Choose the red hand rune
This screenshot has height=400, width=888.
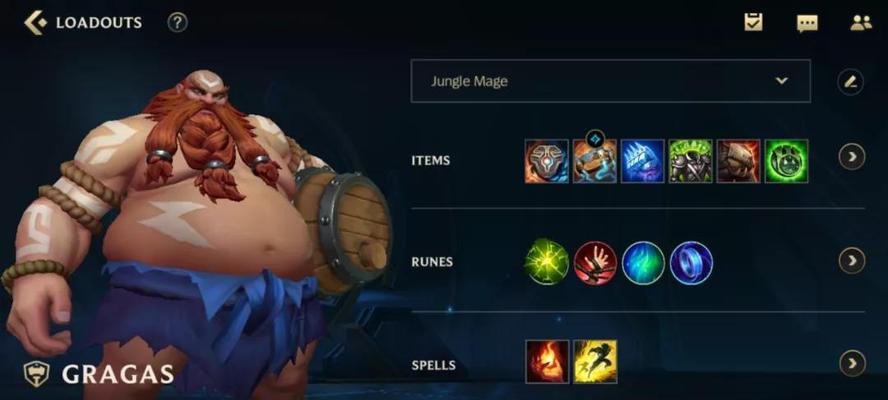tap(595, 263)
